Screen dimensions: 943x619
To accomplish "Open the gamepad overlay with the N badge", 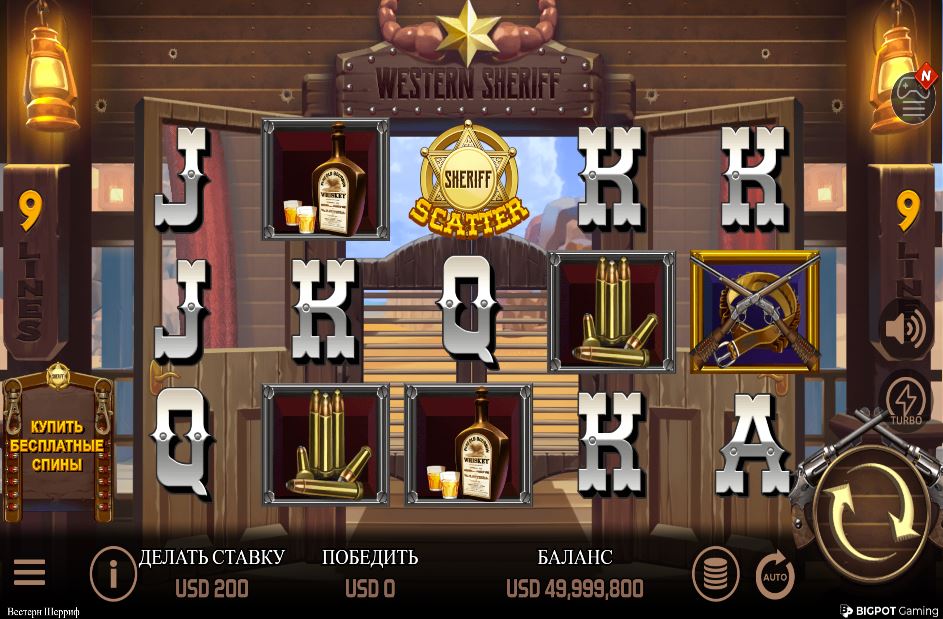I will pyautogui.click(x=913, y=97).
